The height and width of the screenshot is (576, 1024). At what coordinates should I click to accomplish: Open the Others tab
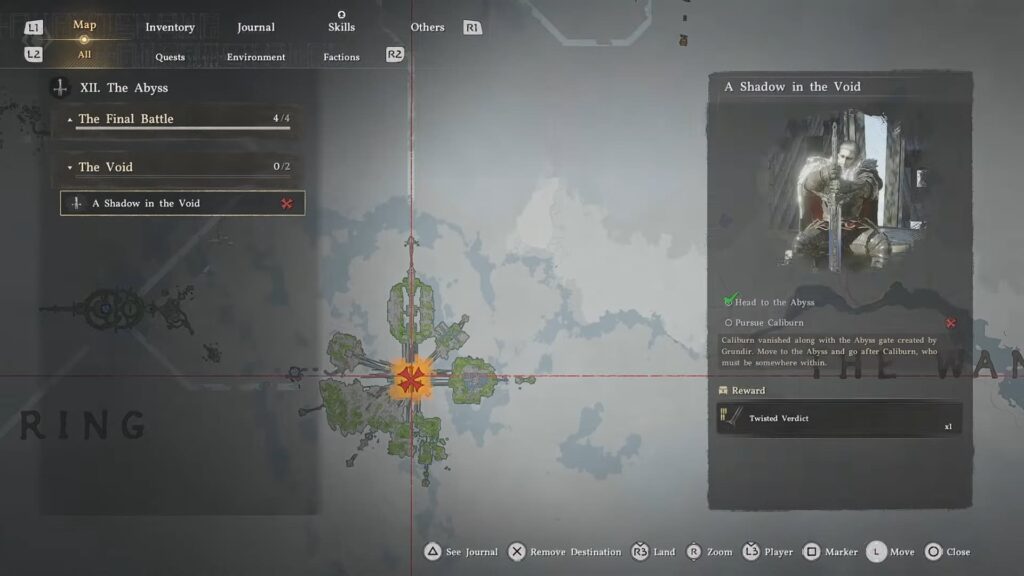click(x=427, y=27)
